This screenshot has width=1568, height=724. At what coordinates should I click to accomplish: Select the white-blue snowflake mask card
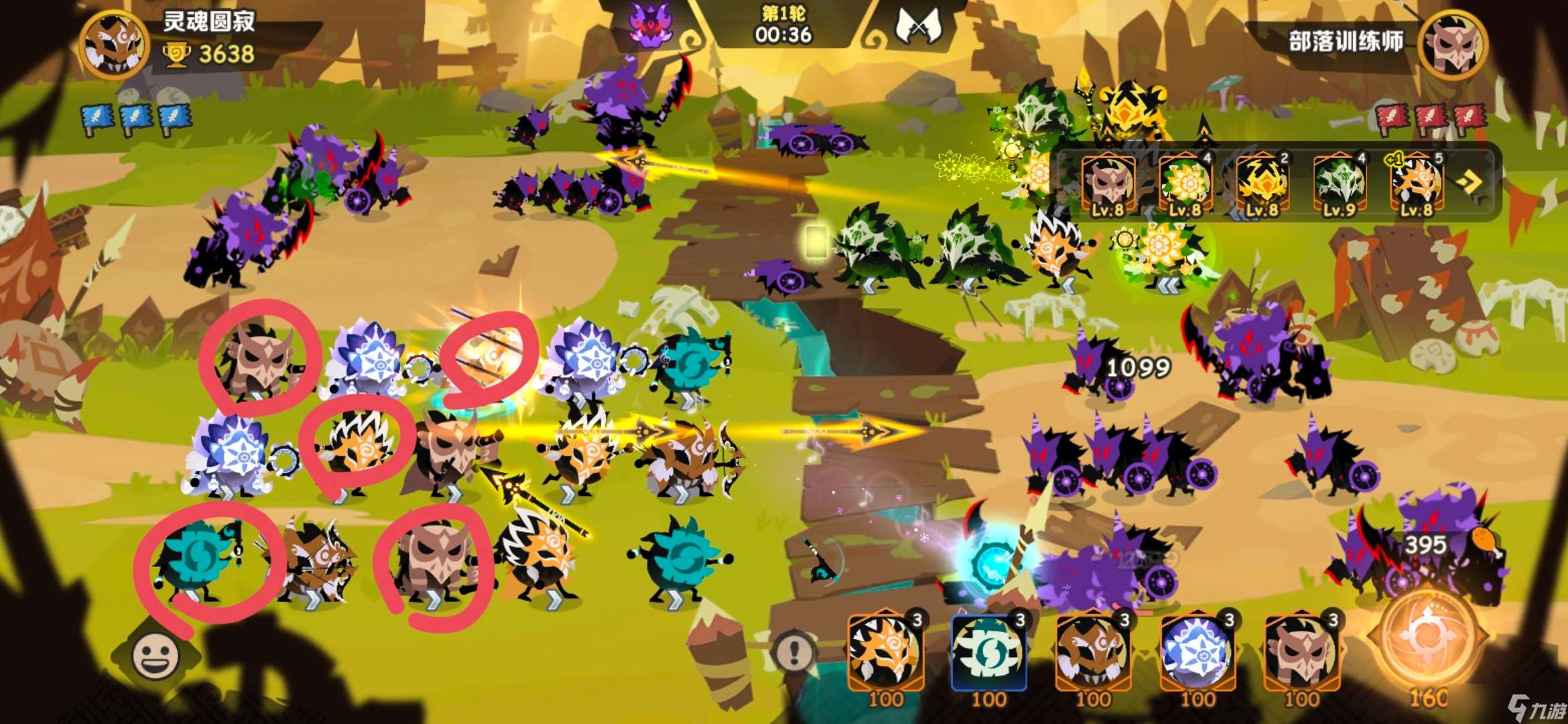click(x=1197, y=652)
